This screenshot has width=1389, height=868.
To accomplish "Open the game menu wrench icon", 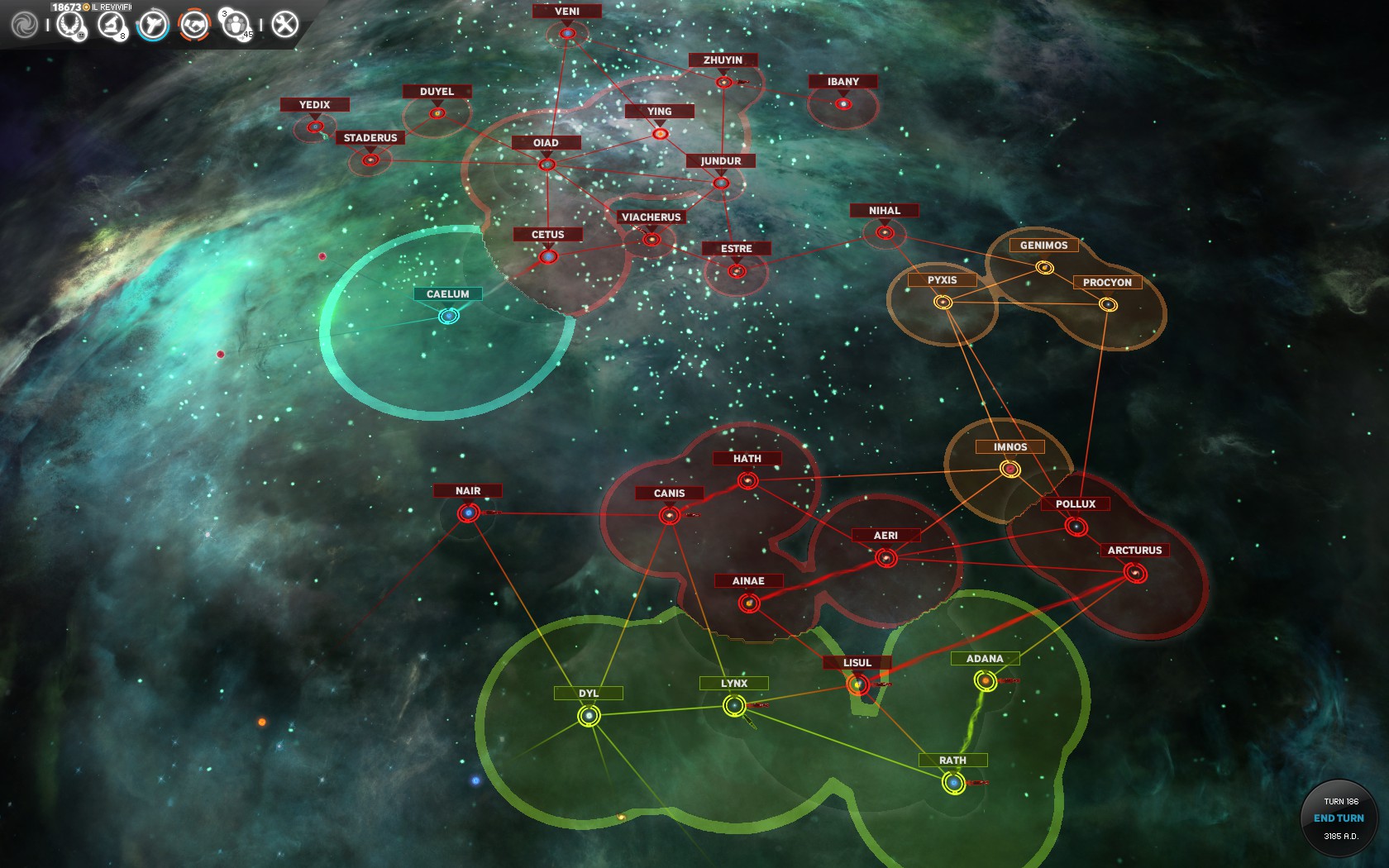I will coord(284,25).
